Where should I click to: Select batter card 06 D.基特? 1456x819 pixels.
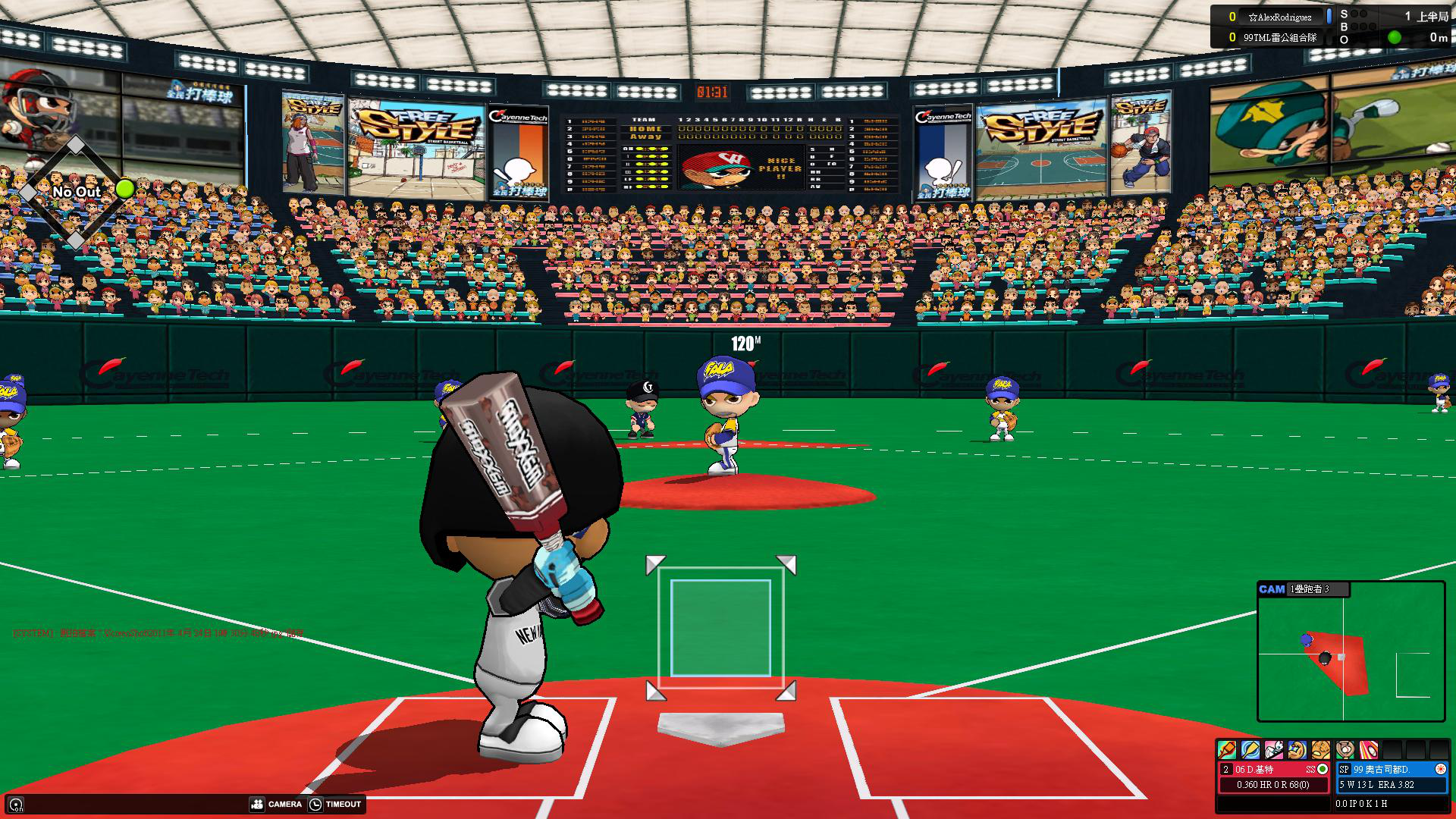tap(1274, 777)
